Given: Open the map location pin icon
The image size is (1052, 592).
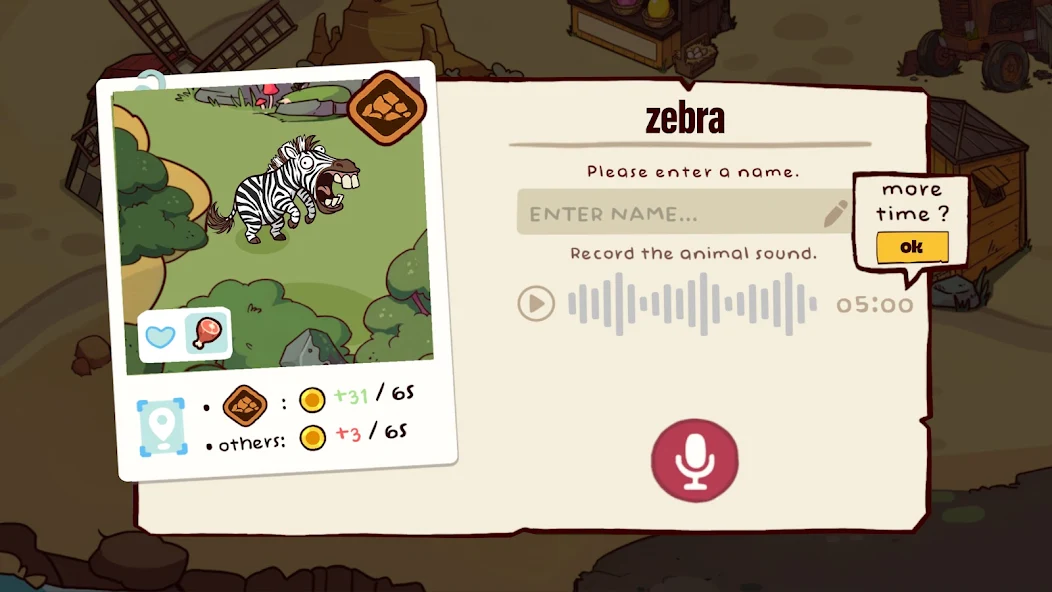Looking at the screenshot, I should pyautogui.click(x=161, y=428).
